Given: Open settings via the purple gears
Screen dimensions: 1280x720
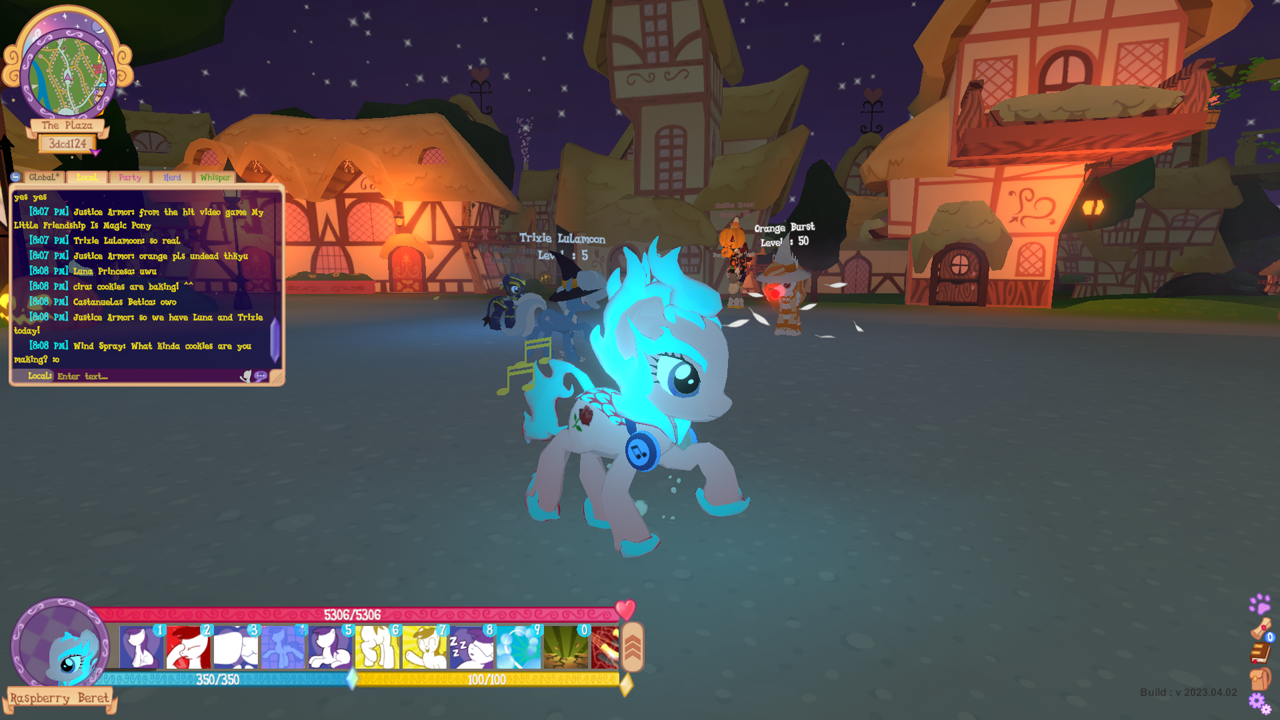Looking at the screenshot, I should 1260,704.
